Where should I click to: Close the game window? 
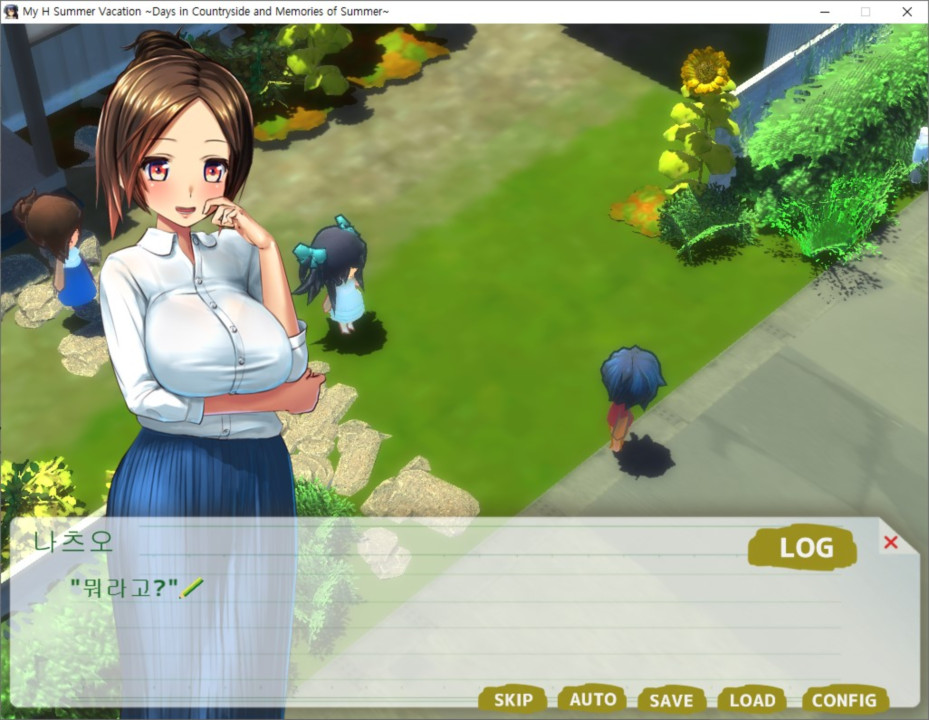pos(906,12)
